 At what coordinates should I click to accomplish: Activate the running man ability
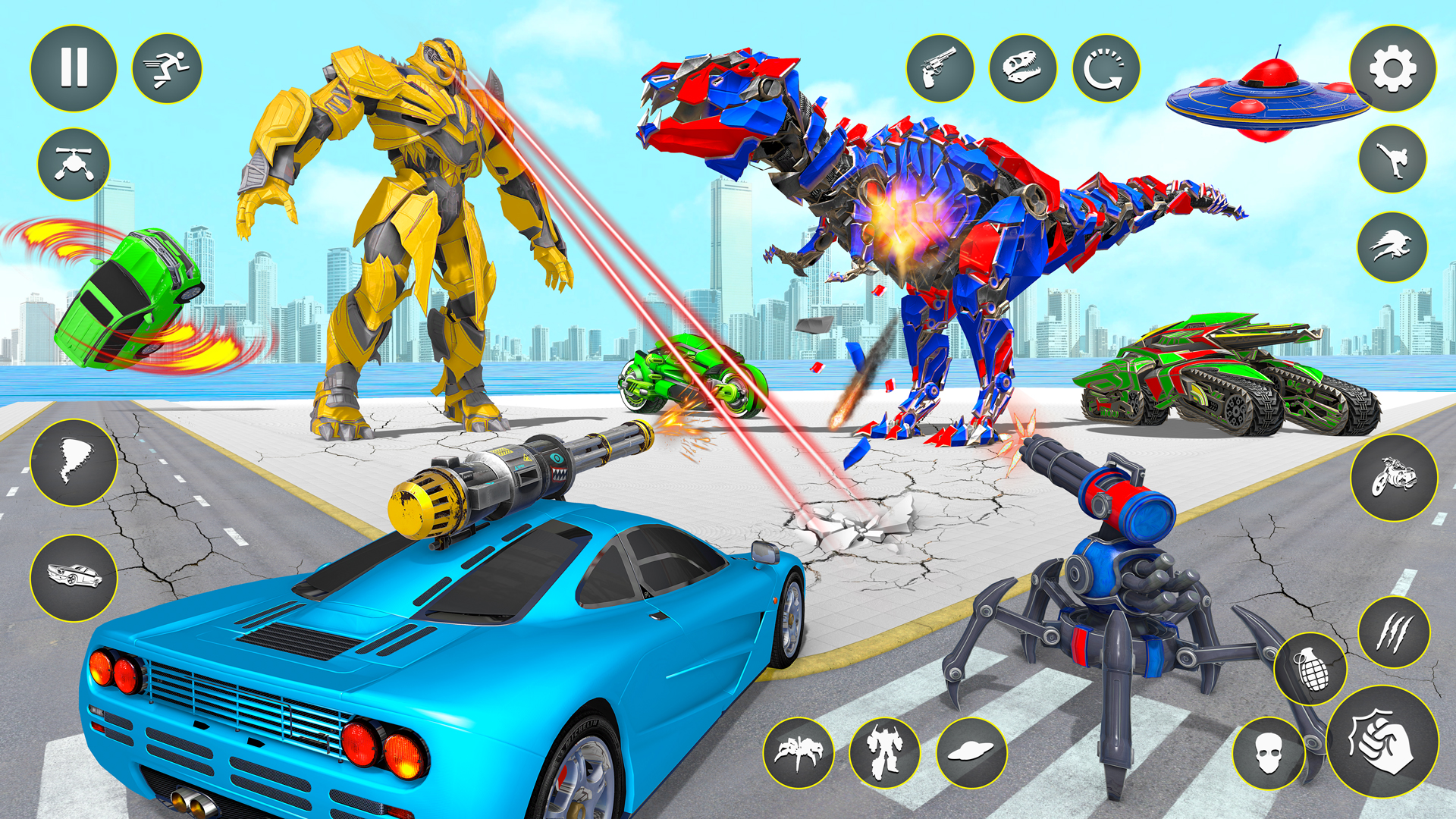point(167,68)
